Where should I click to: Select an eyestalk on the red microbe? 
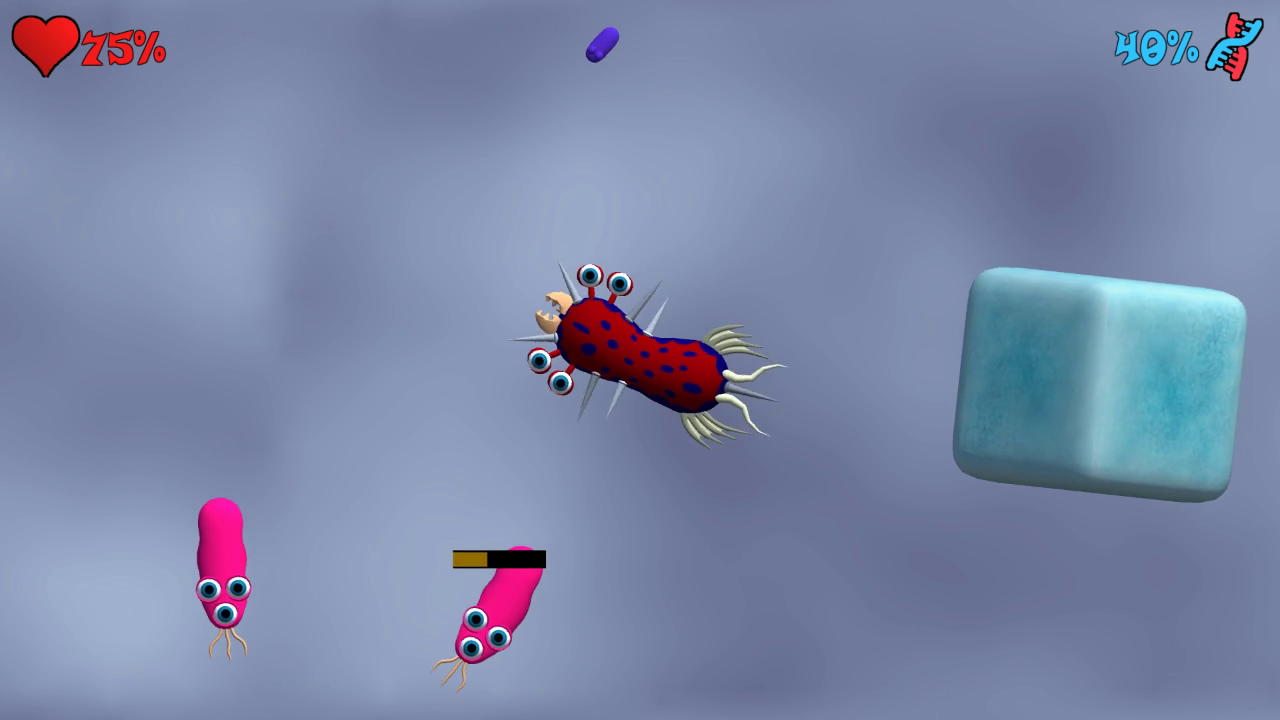click(592, 277)
